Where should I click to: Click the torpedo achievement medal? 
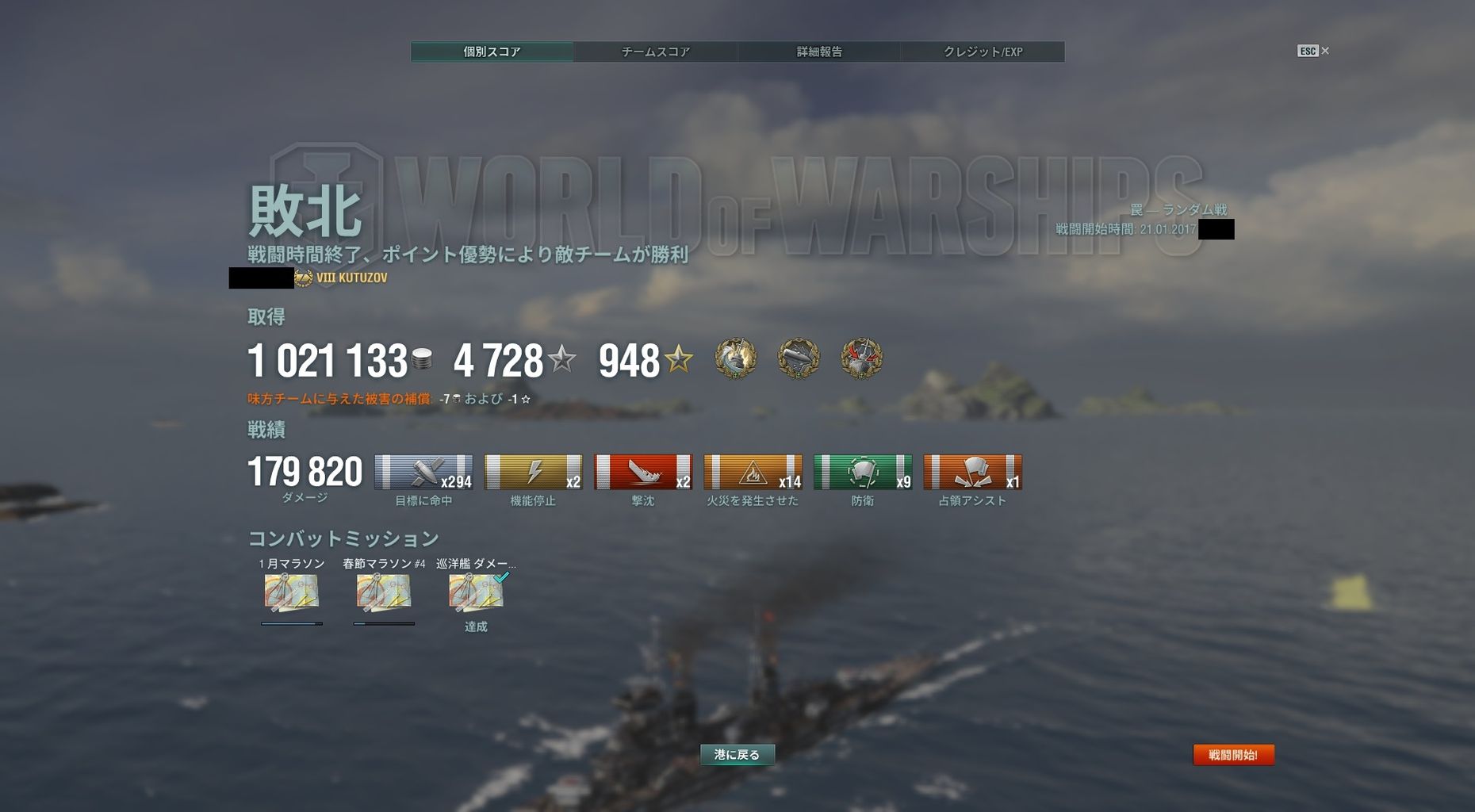pos(799,358)
